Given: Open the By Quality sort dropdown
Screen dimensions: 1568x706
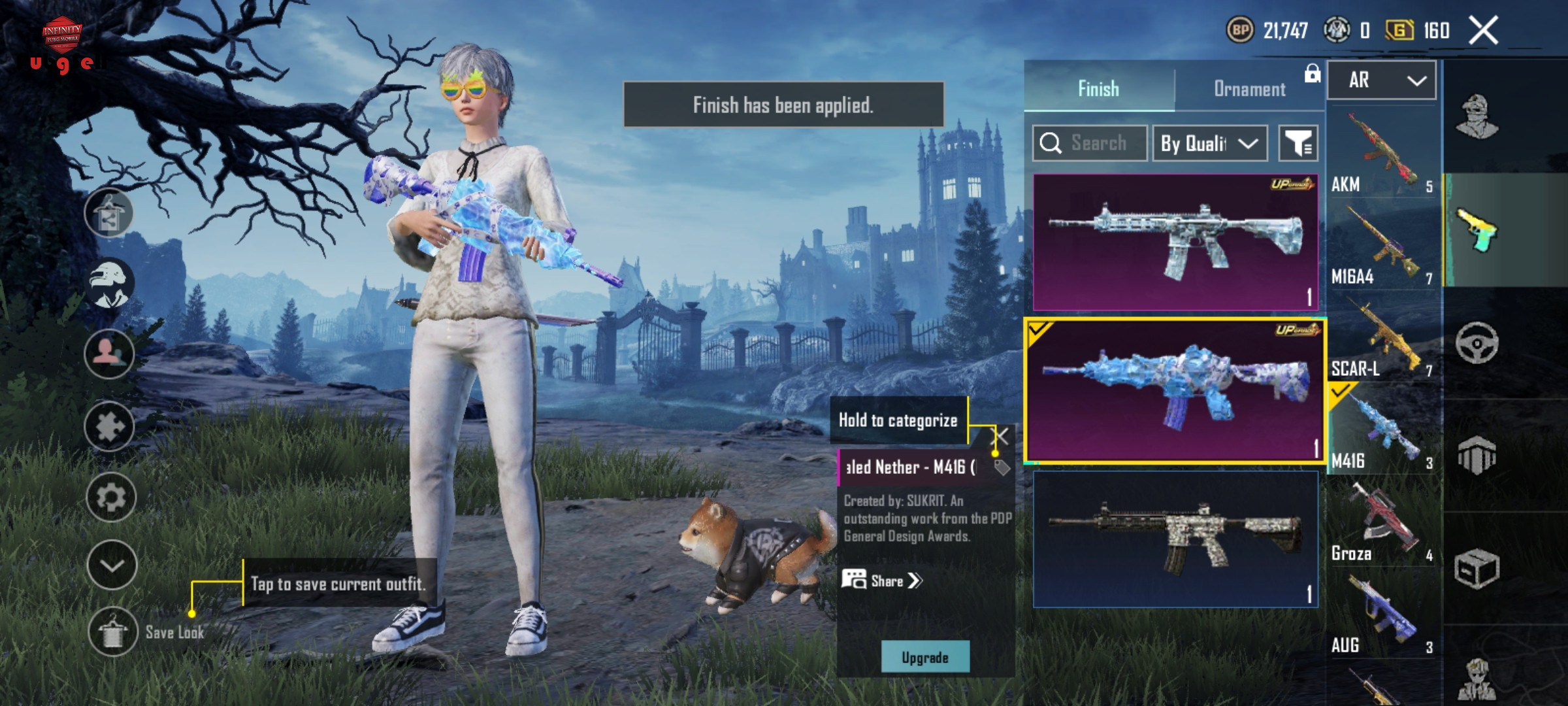Looking at the screenshot, I should coord(1209,143).
